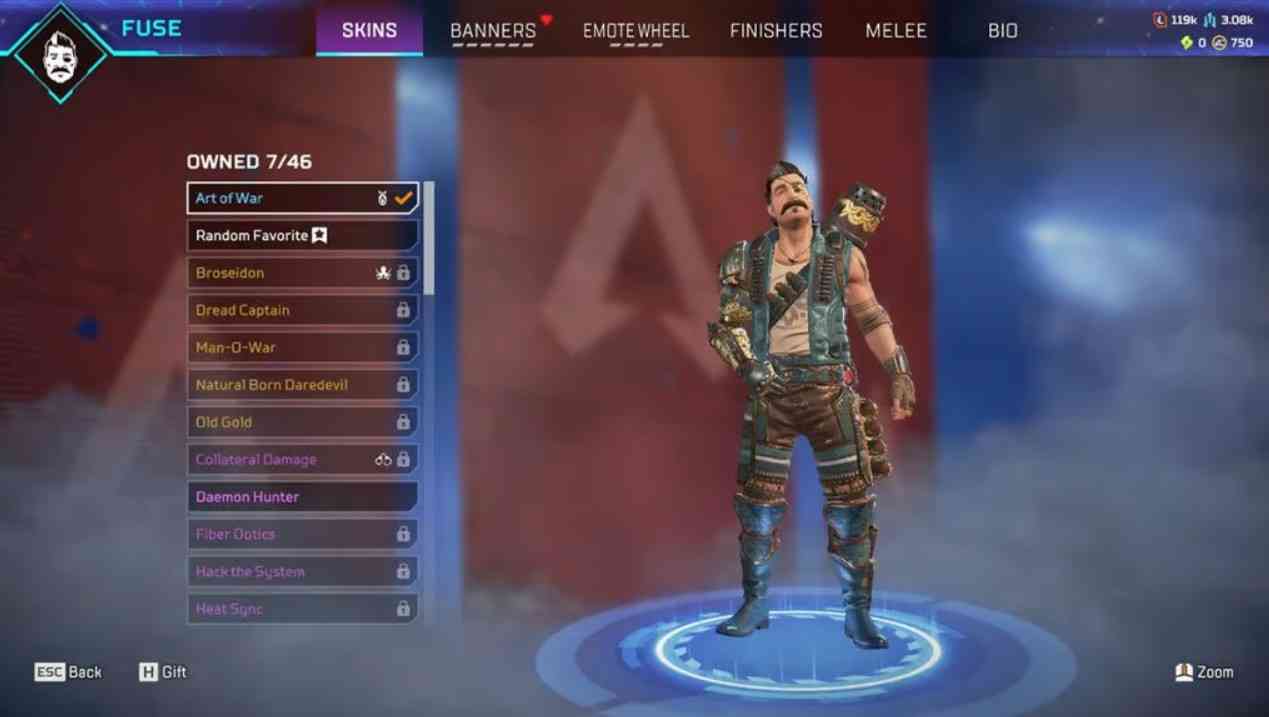Preview the Dread Captain skin

(302, 310)
